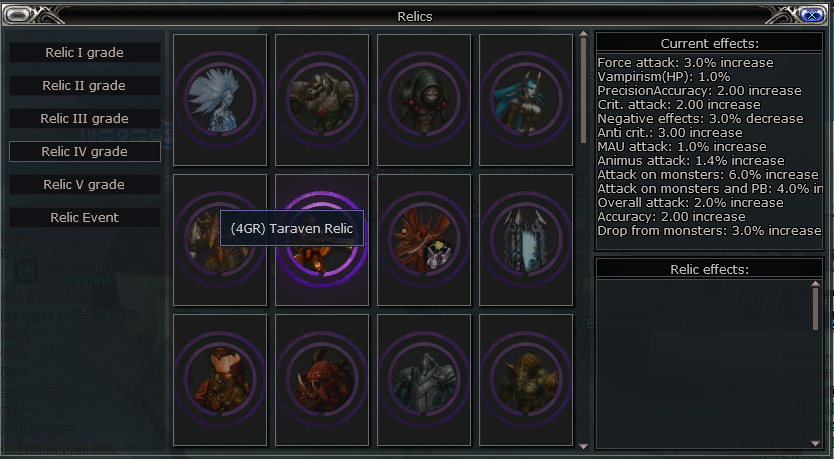Open the Relic II grade category
834x459 pixels.
coord(84,85)
